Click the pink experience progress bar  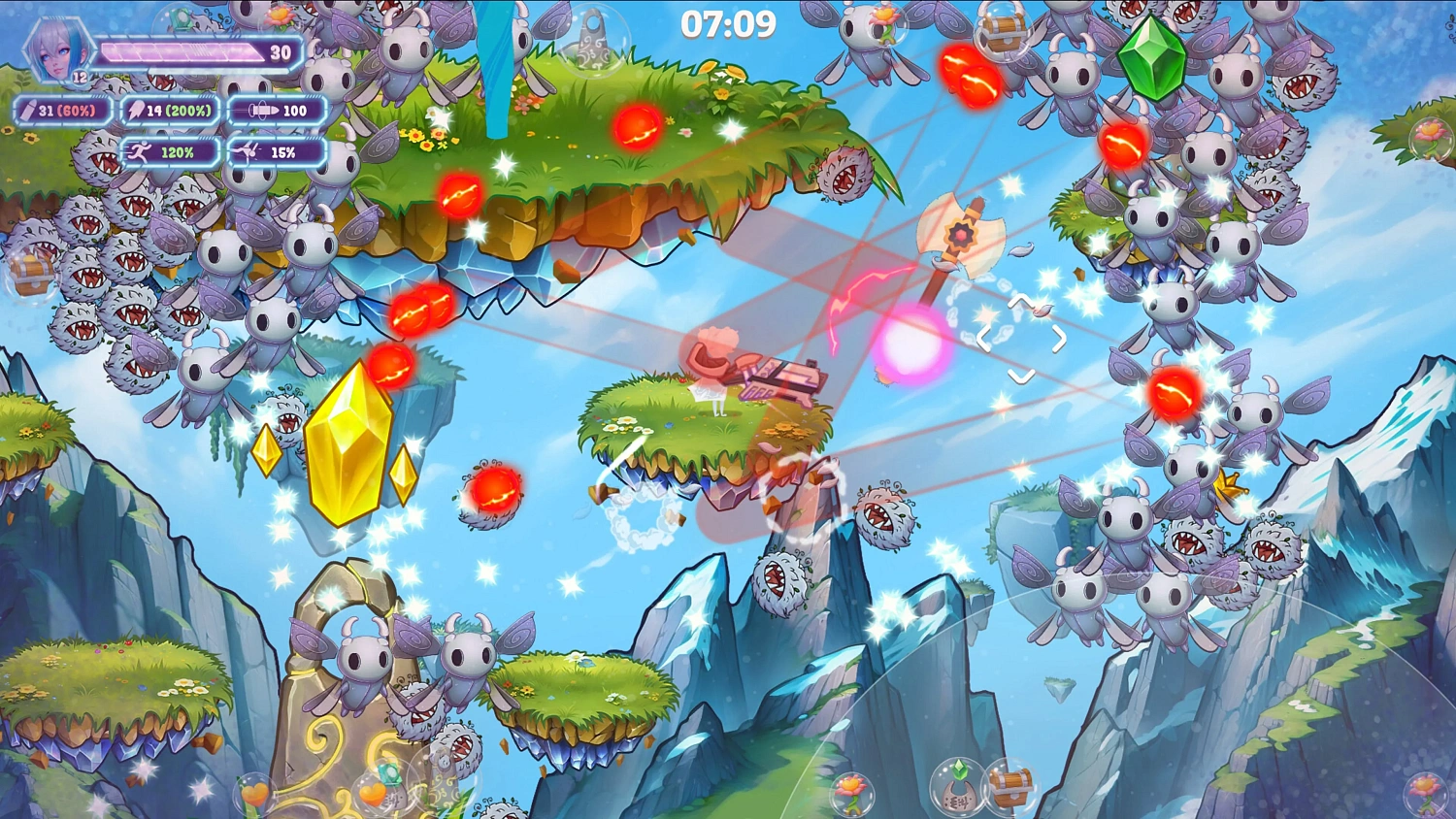click(x=184, y=51)
